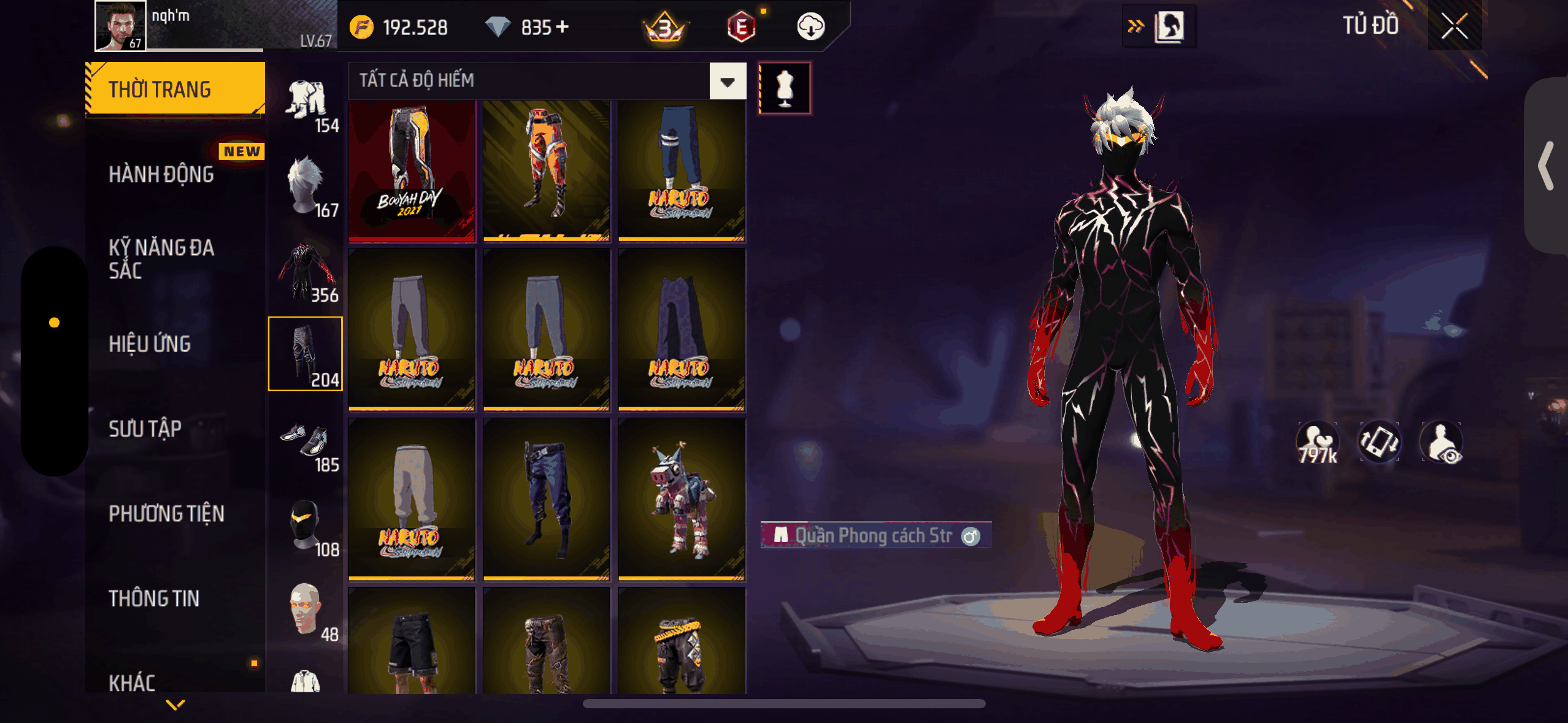
Task: Tap the rotate phone icon
Action: click(x=1379, y=442)
